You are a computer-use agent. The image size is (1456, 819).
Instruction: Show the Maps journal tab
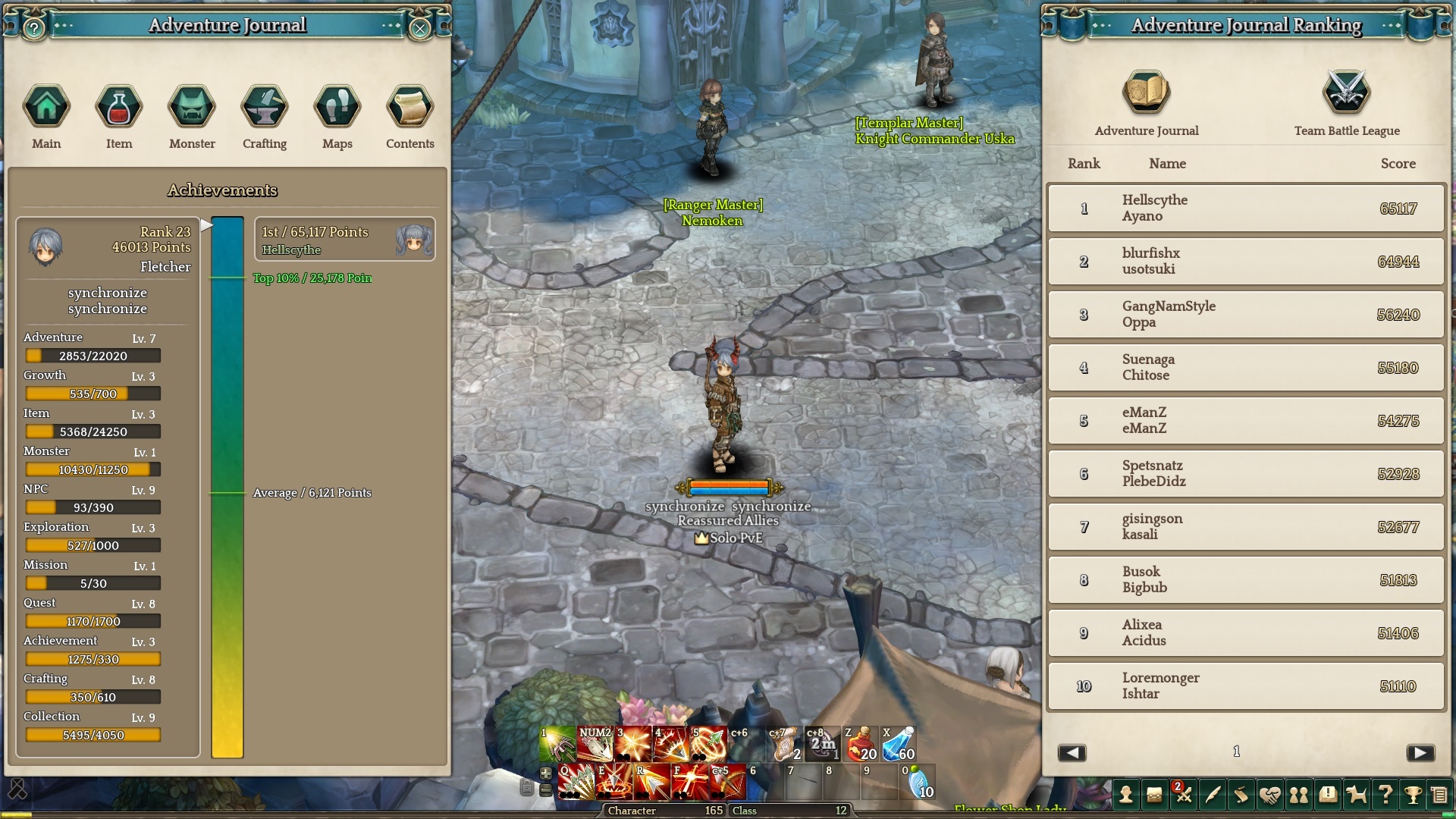pyautogui.click(x=337, y=107)
